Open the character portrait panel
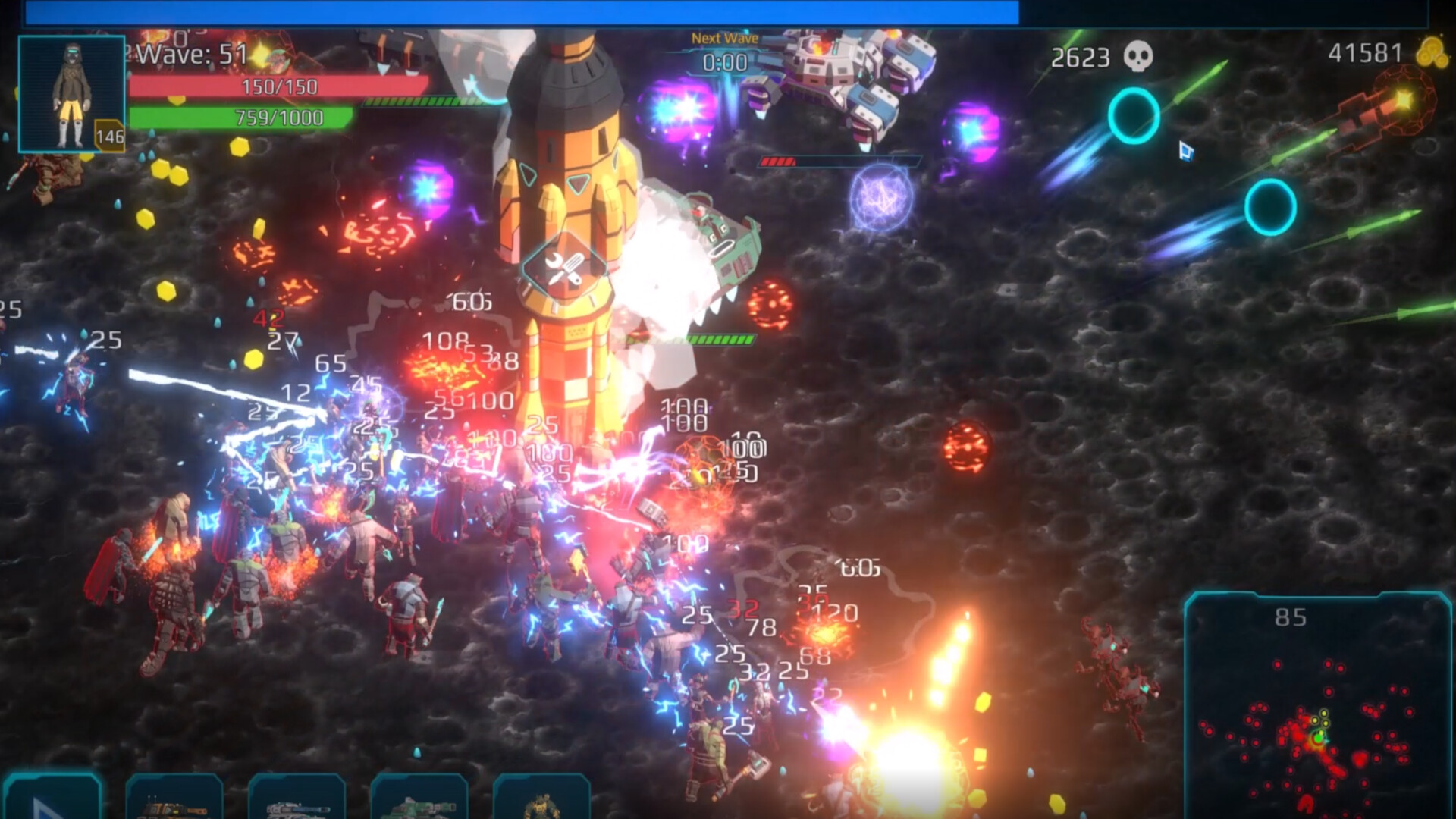This screenshot has height=819, width=1456. pyautogui.click(x=70, y=93)
